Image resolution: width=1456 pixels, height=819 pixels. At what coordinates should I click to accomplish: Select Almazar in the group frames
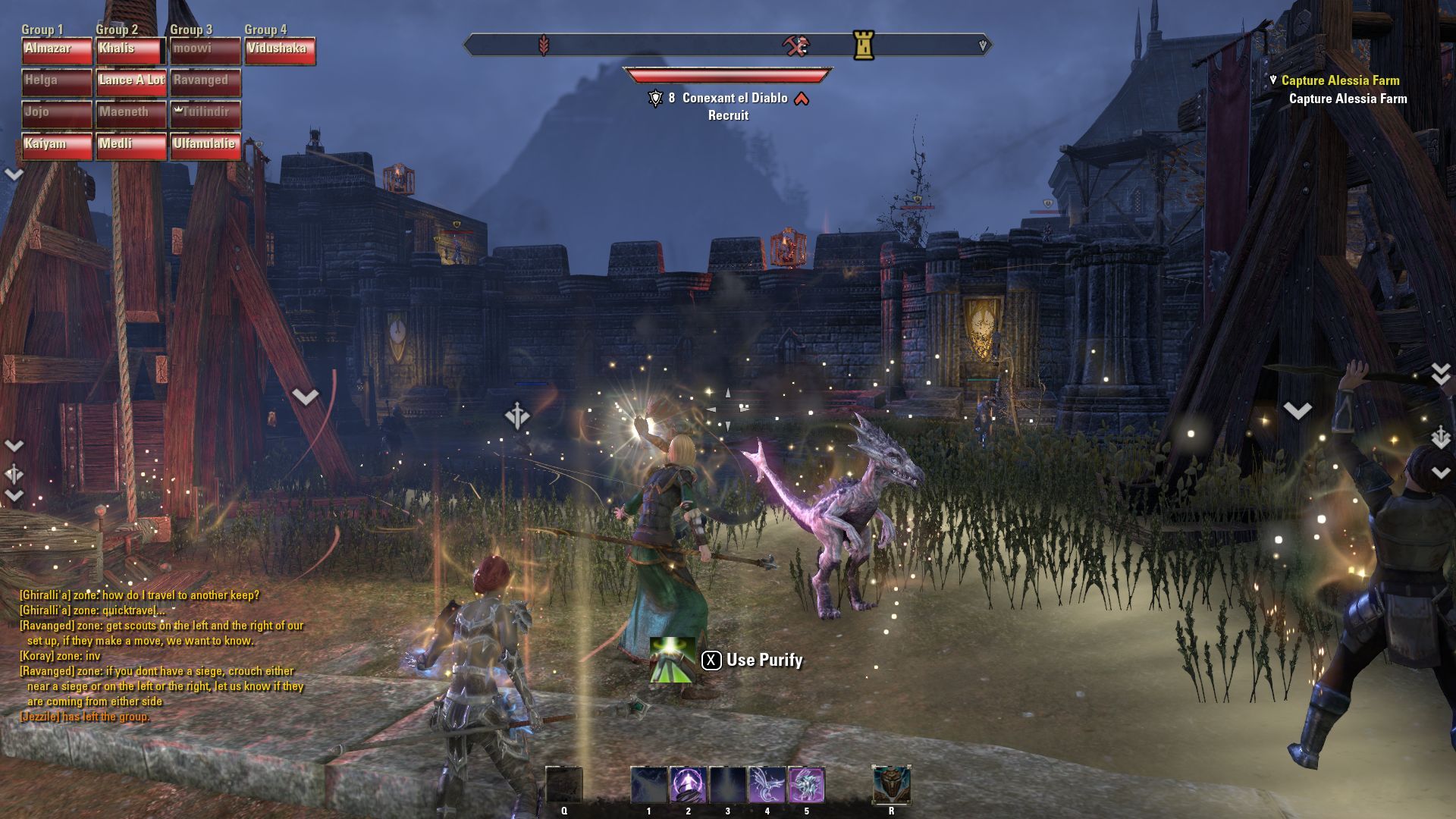pos(57,51)
